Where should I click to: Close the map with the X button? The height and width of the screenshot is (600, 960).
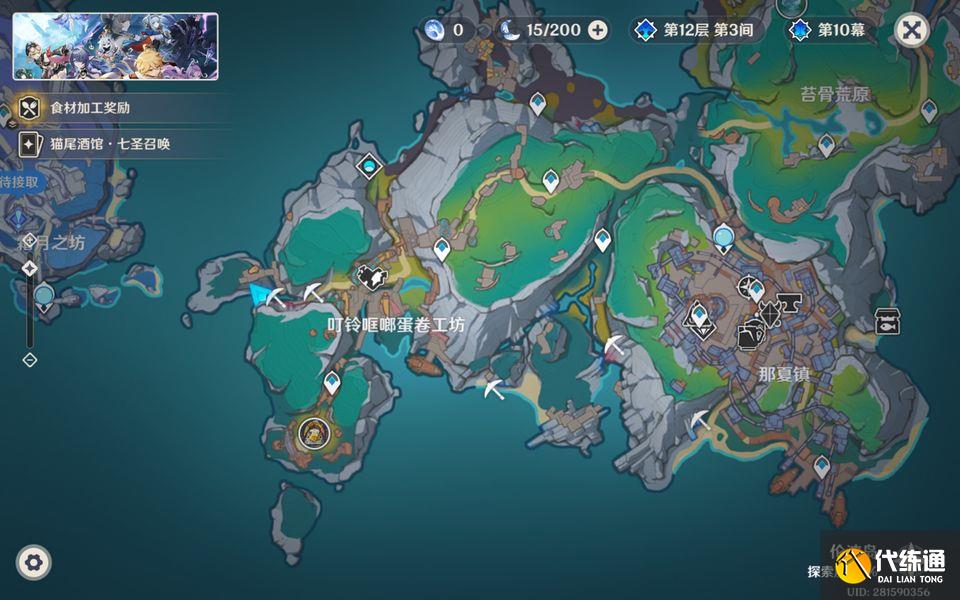coord(911,30)
